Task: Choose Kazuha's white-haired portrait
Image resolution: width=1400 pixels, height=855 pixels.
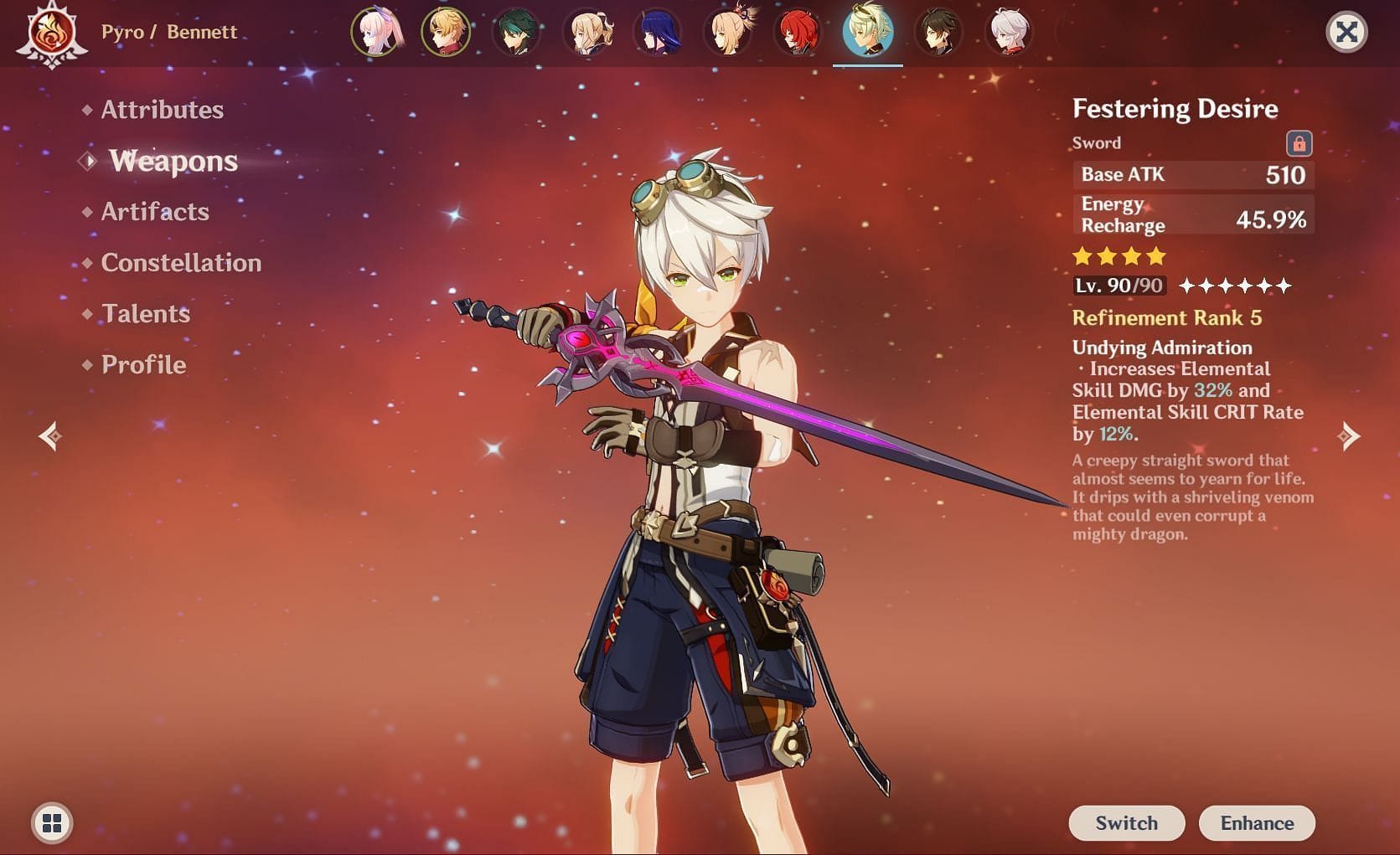Action: pos(1010,33)
